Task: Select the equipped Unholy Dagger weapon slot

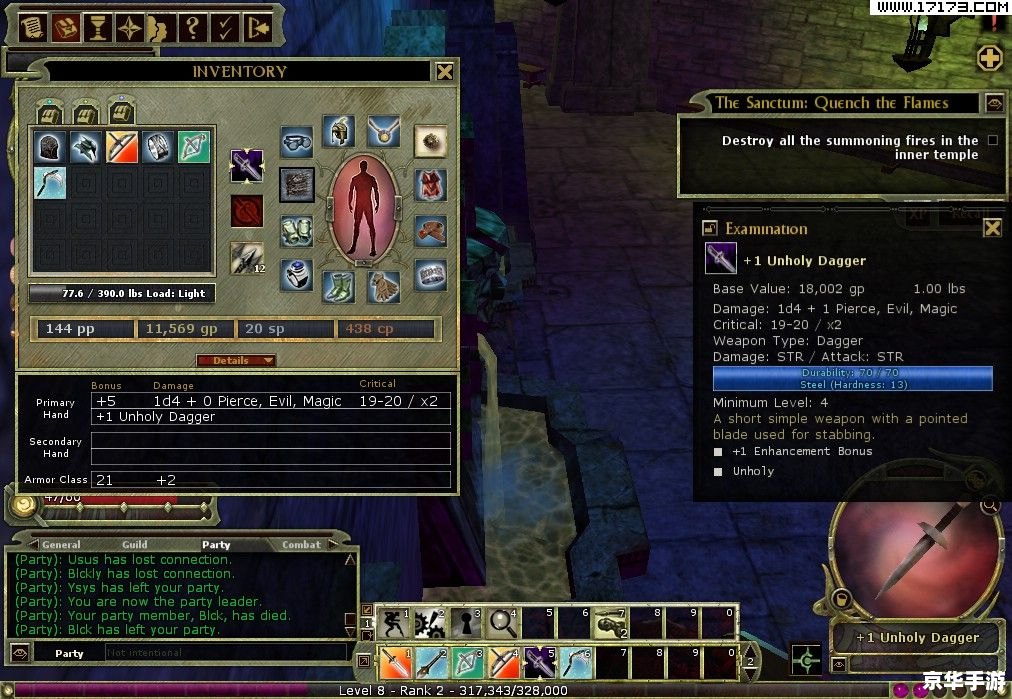Action: [x=247, y=166]
